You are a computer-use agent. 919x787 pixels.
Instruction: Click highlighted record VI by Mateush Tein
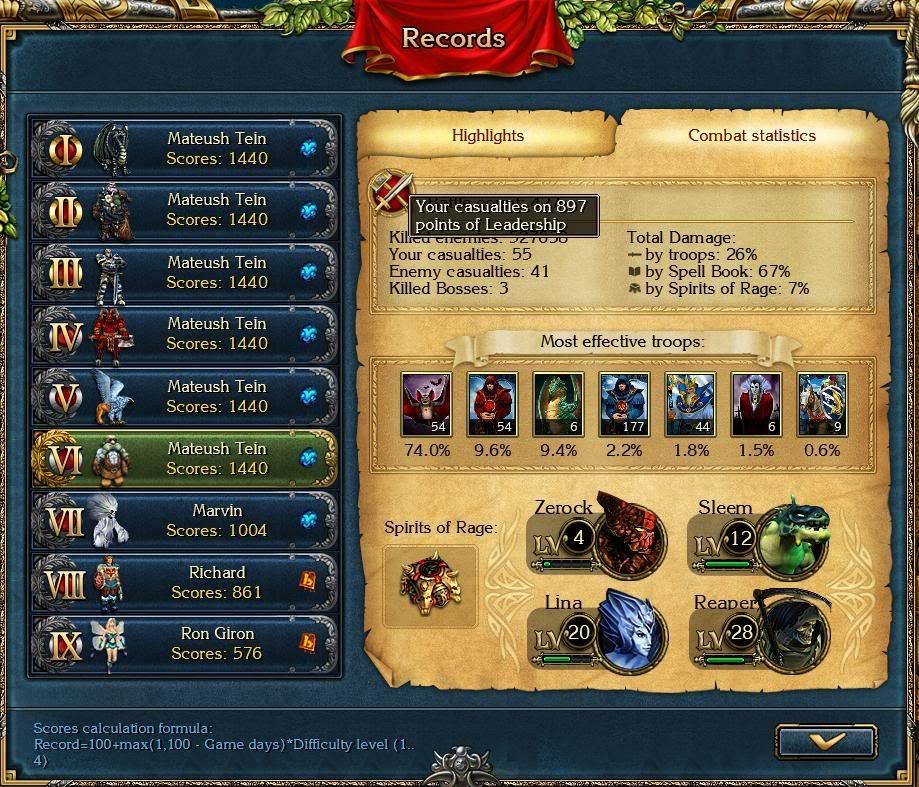pyautogui.click(x=187, y=458)
